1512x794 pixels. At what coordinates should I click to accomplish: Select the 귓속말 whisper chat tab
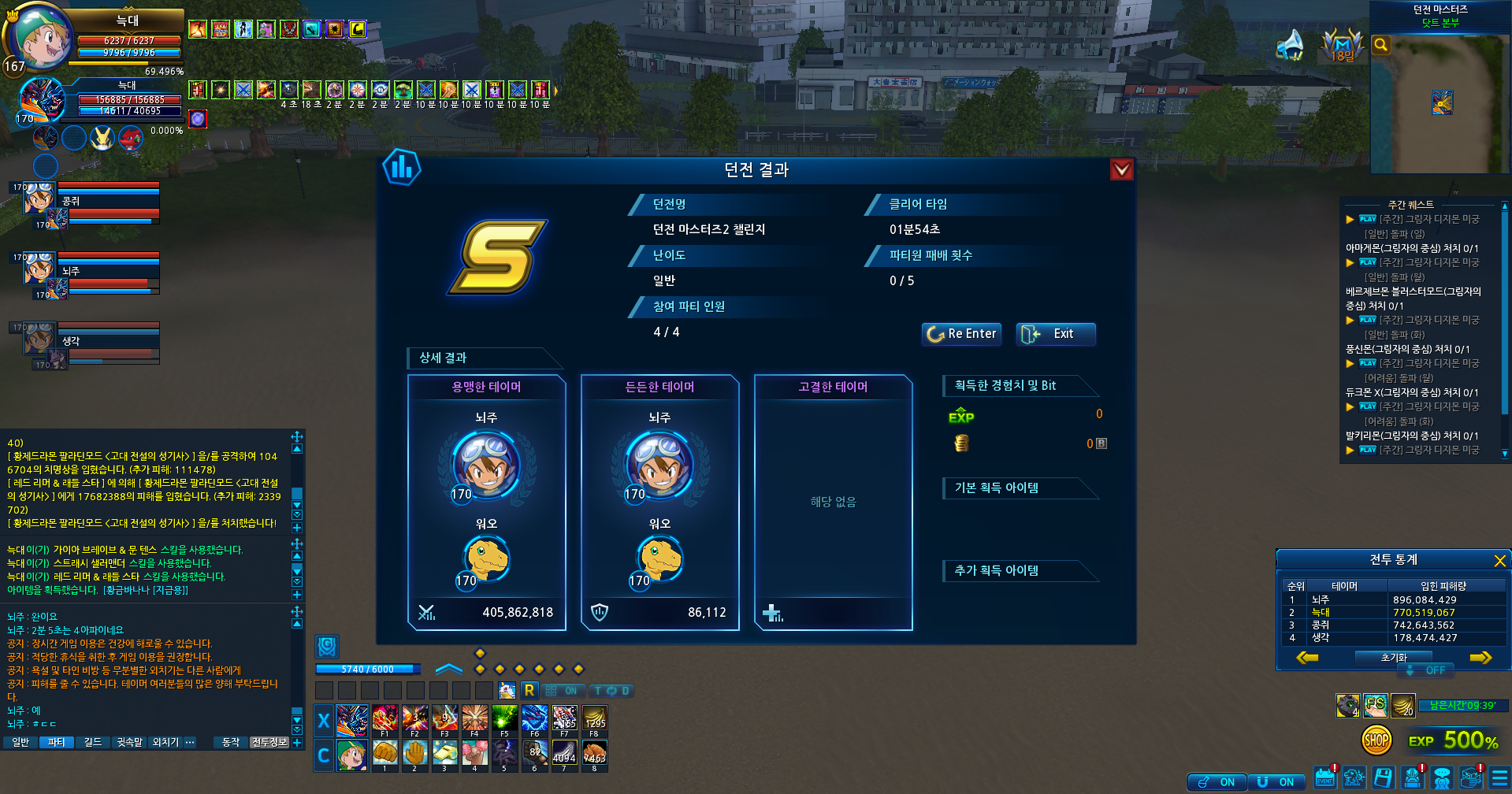click(130, 742)
